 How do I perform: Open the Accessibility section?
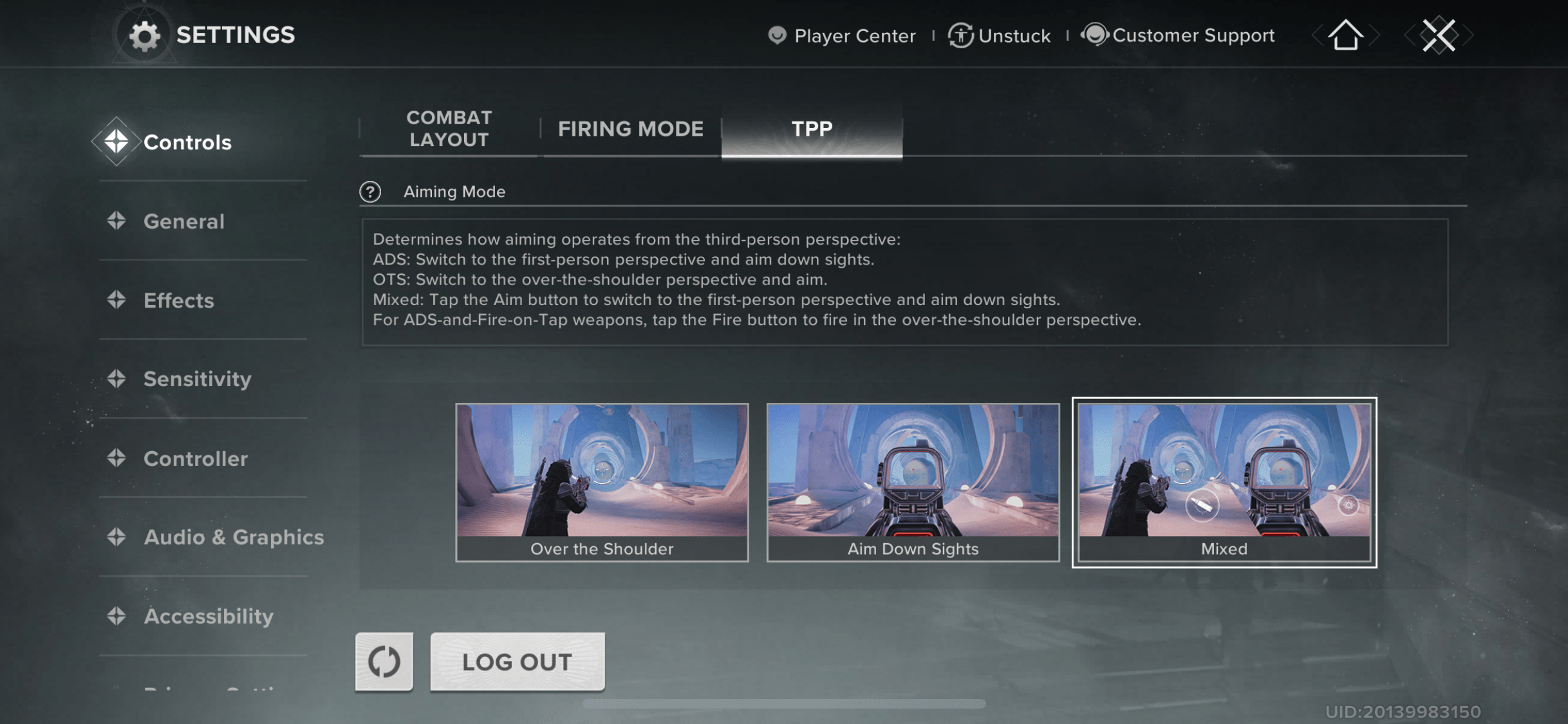(x=208, y=617)
